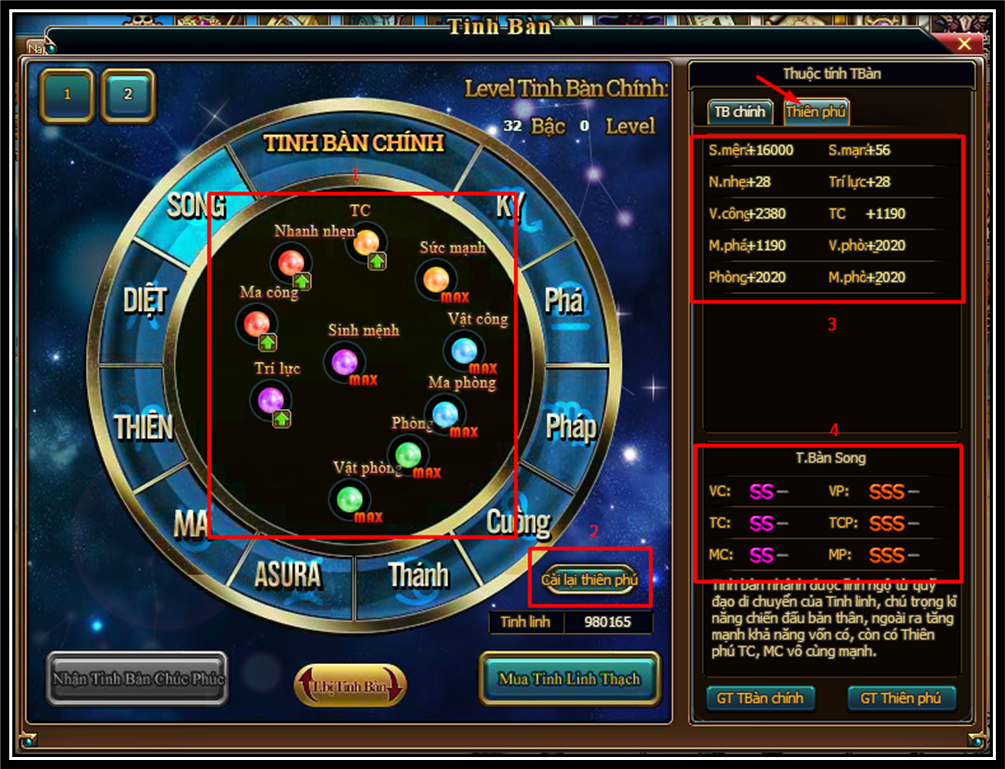Screen dimensions: 1005x769
Task: Choose the ASURA wheel segment
Action: click(x=288, y=575)
